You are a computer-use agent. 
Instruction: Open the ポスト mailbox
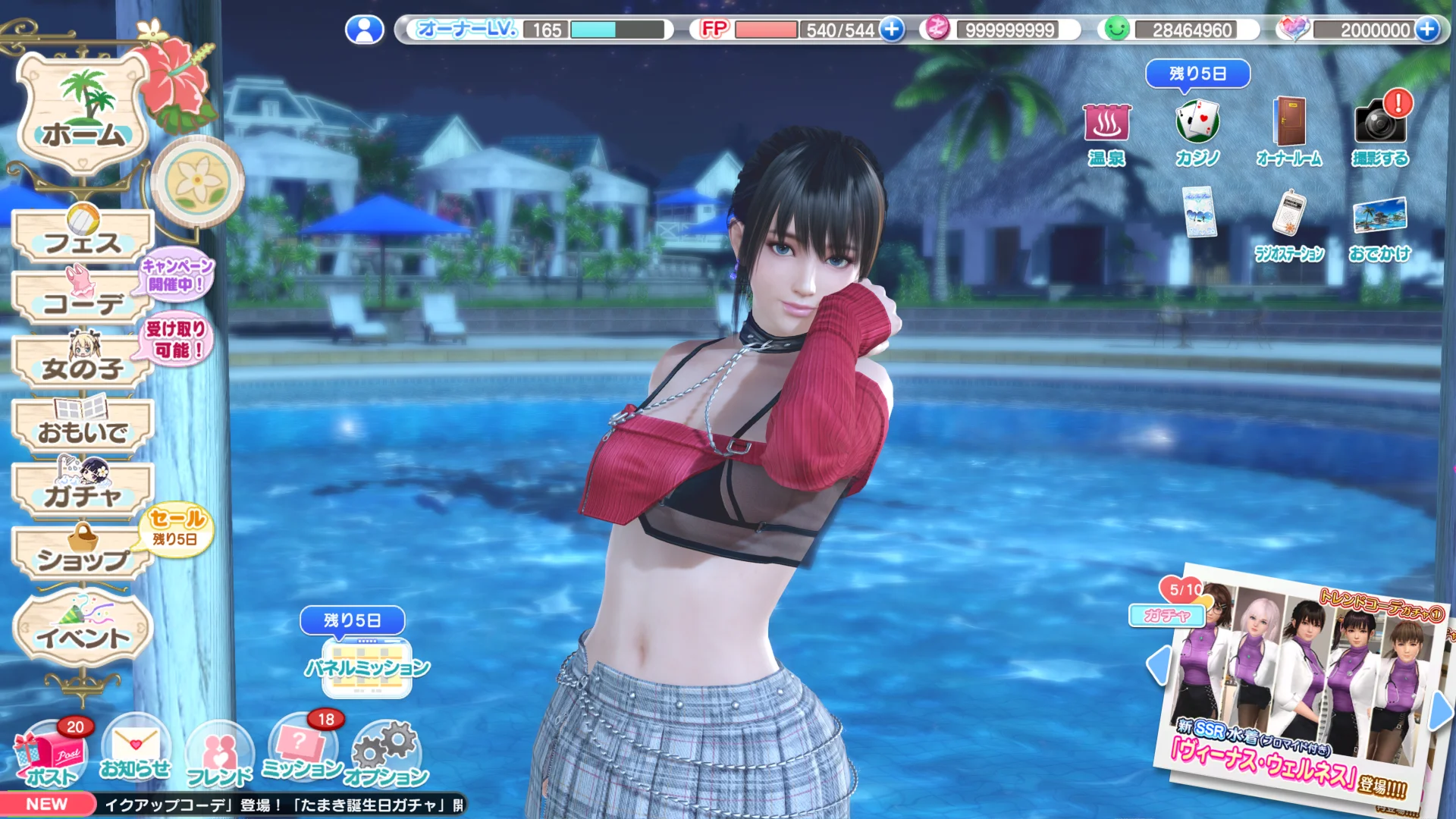pos(52,755)
